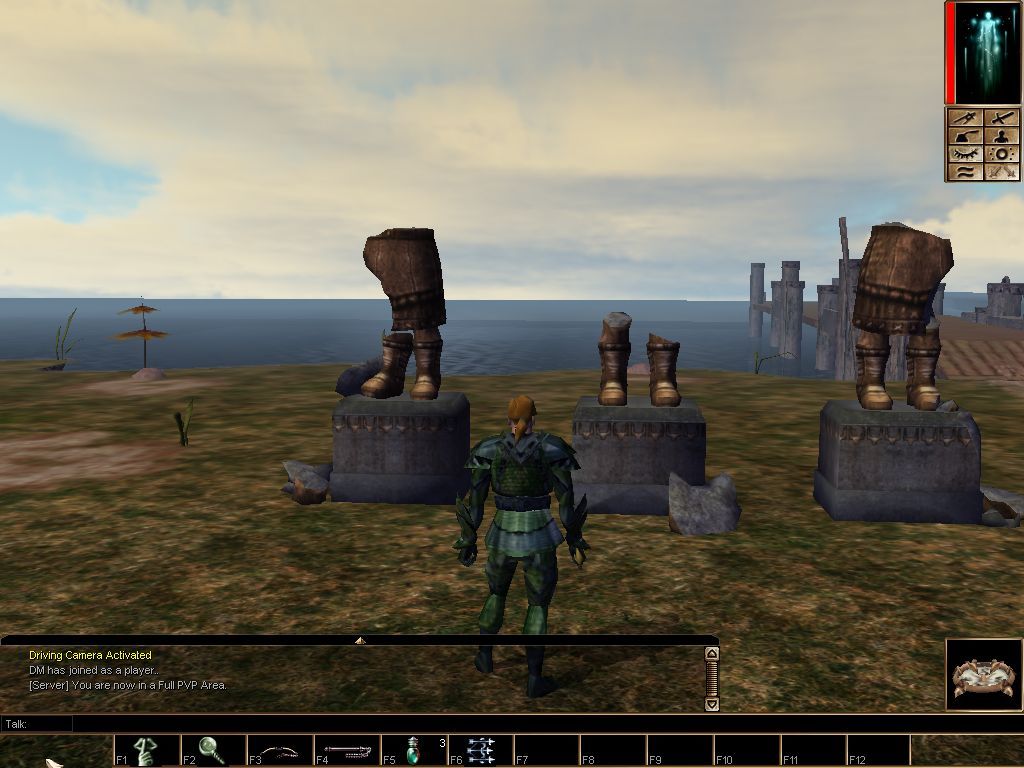1024x768 pixels.
Task: Click the wavy lines mode button
Action: coord(965,172)
